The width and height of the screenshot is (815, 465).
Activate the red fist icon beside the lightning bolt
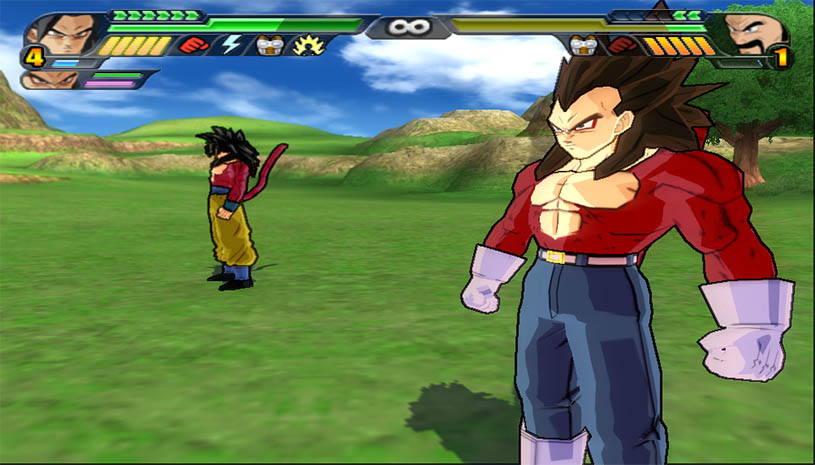point(194,45)
